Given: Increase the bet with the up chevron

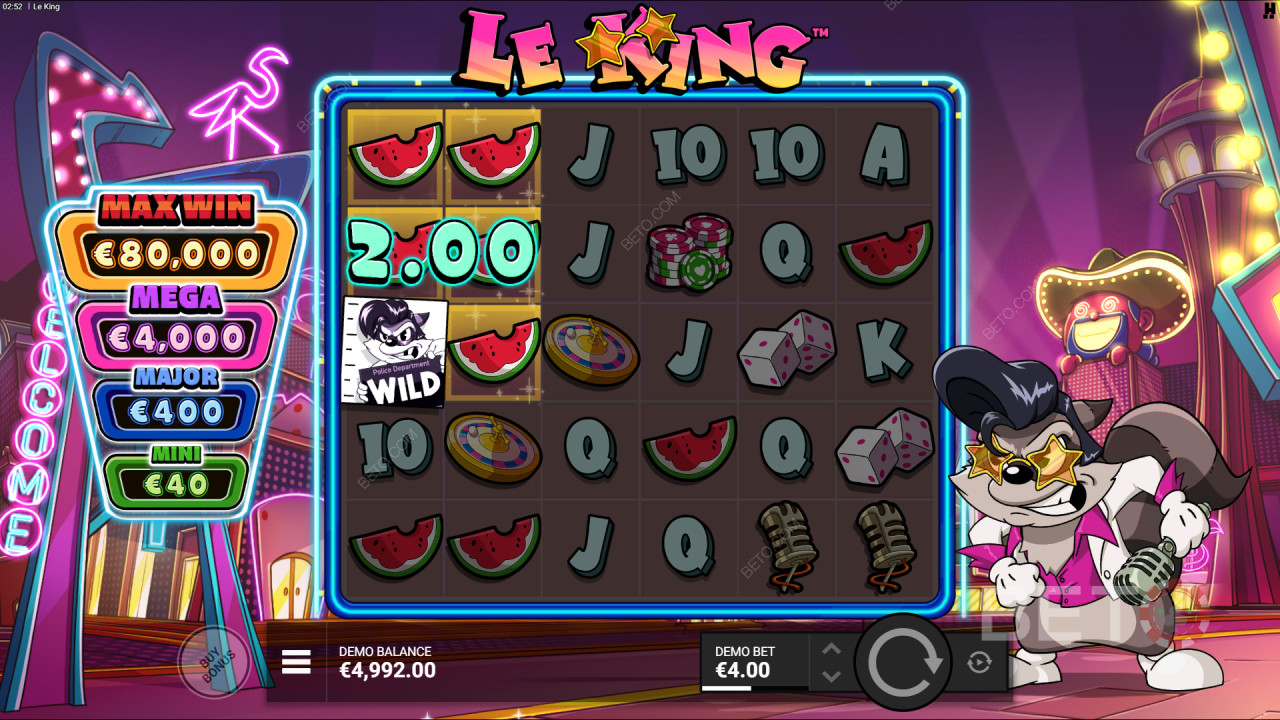Looking at the screenshot, I should click(x=830, y=649).
